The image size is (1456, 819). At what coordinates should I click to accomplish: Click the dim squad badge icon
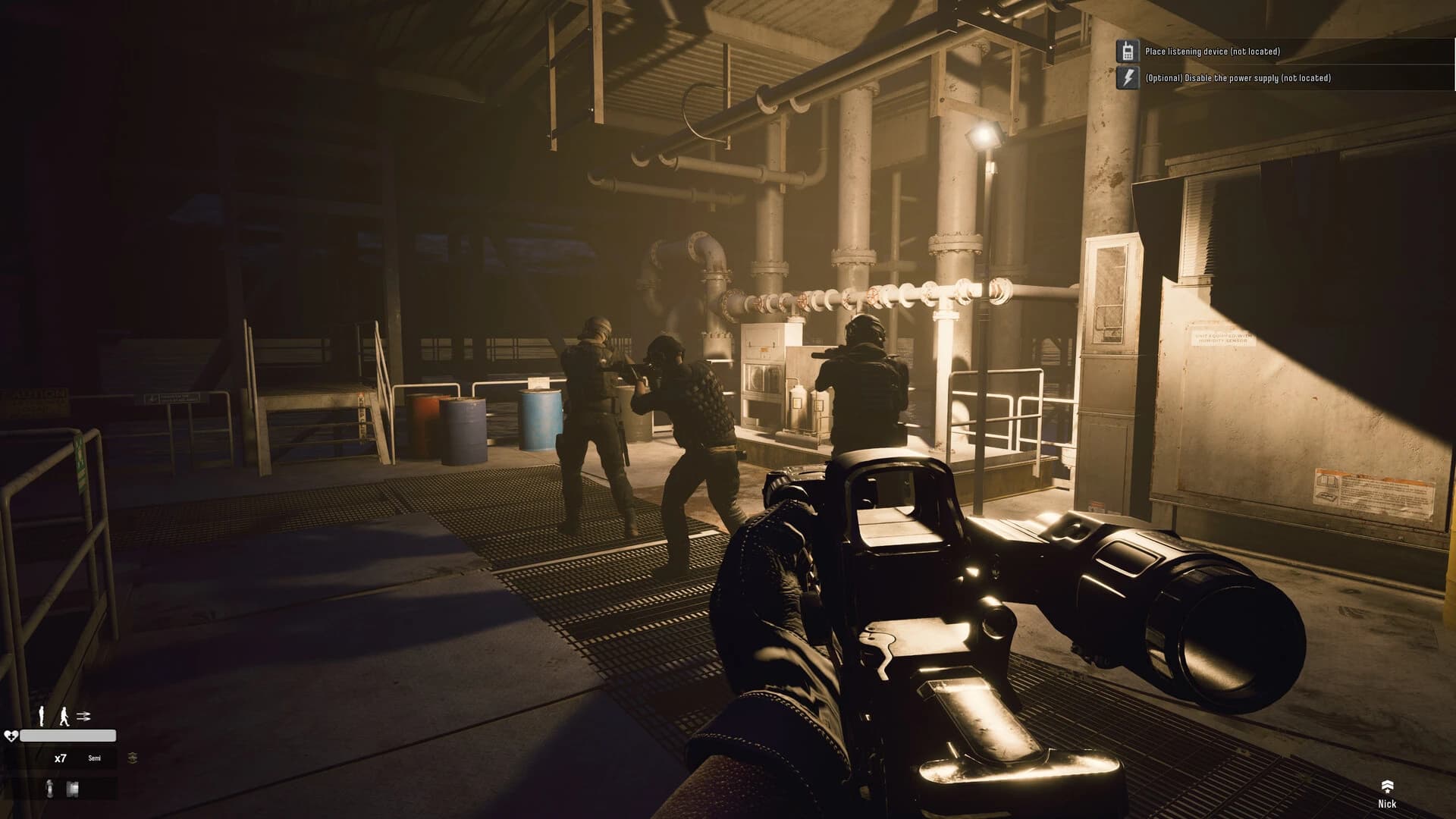(133, 758)
